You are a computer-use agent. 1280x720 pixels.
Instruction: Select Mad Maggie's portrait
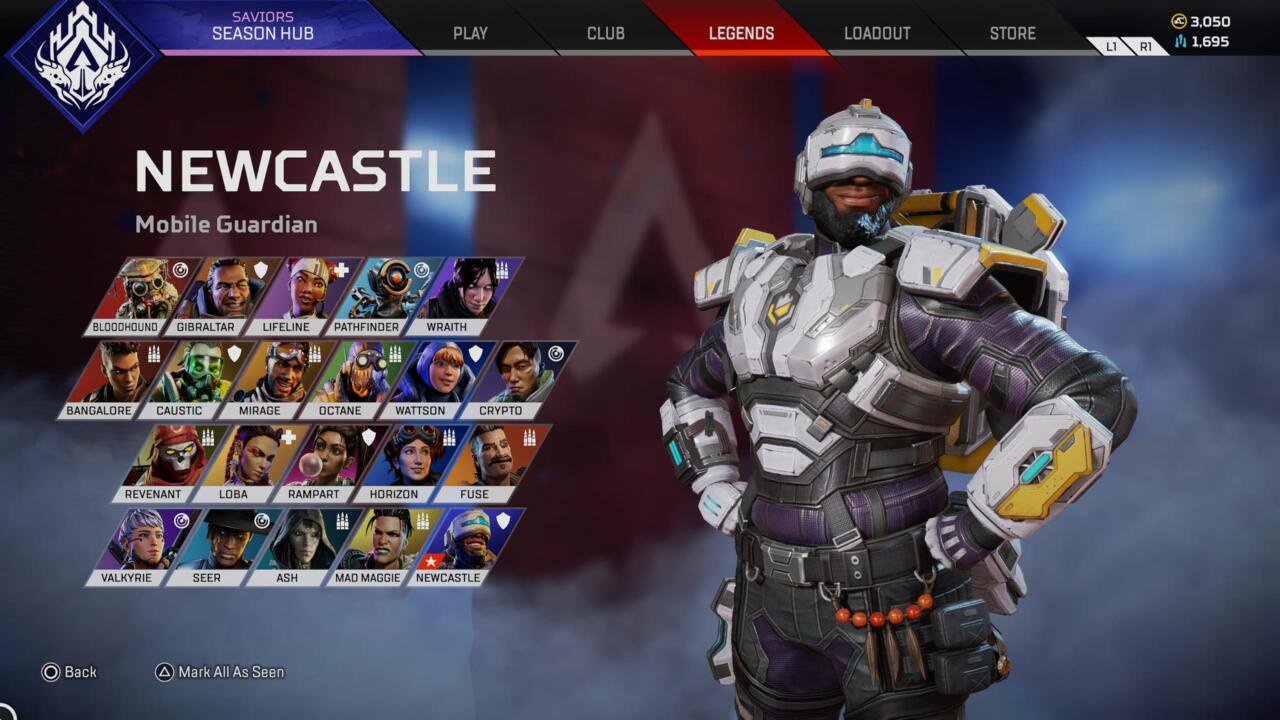coord(383,539)
